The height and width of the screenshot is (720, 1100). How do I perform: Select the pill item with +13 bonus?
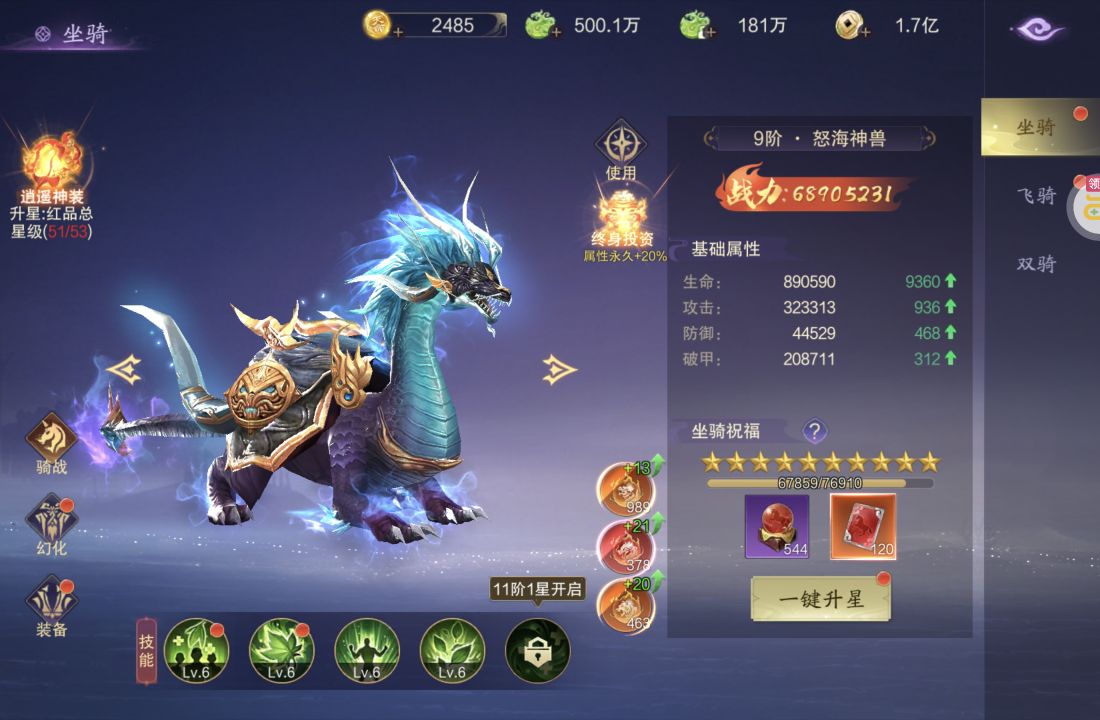tap(625, 490)
